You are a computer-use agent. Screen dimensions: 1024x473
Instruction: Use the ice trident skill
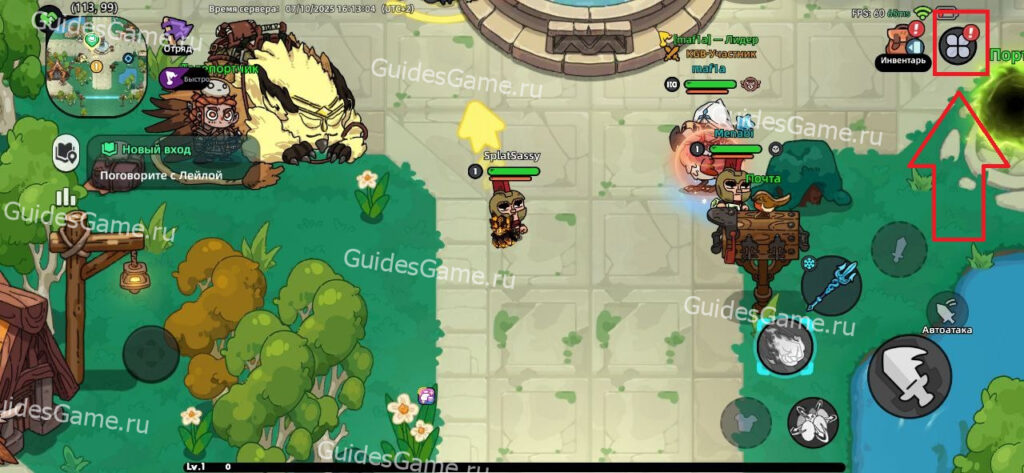(830, 286)
